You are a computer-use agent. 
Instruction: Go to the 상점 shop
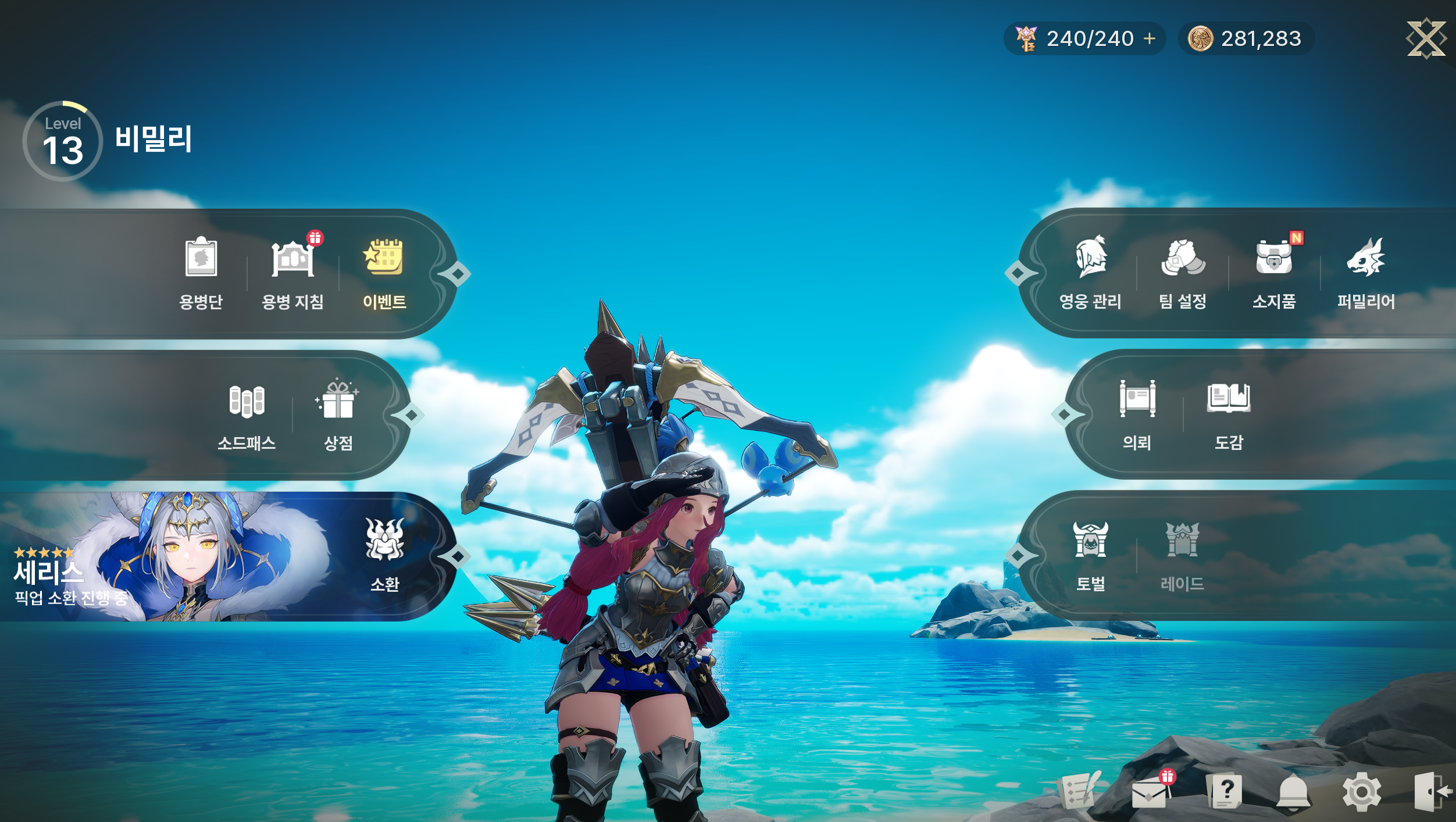point(338,414)
